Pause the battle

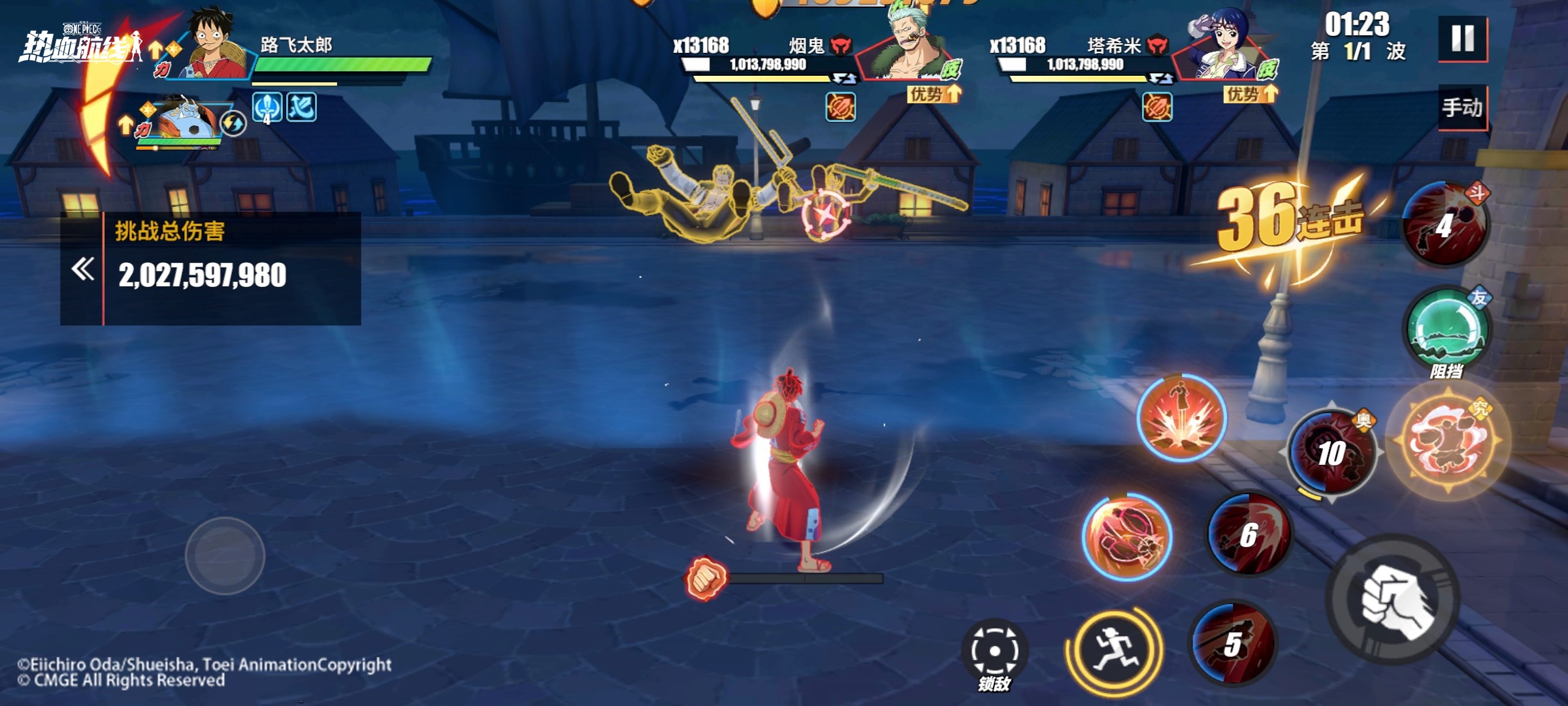click(1462, 39)
